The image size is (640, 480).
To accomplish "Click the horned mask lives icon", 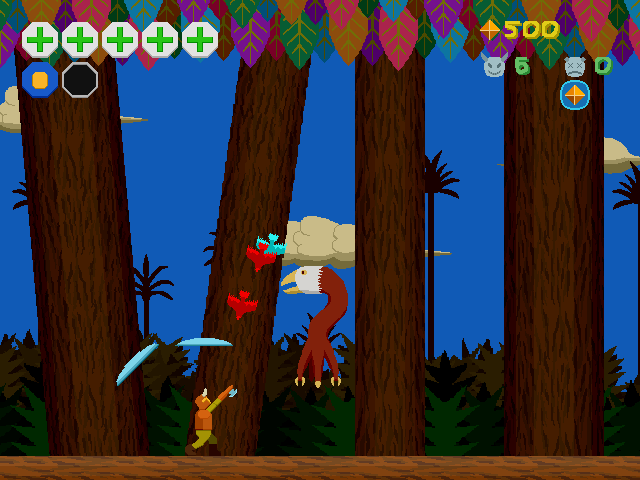I will [494, 66].
